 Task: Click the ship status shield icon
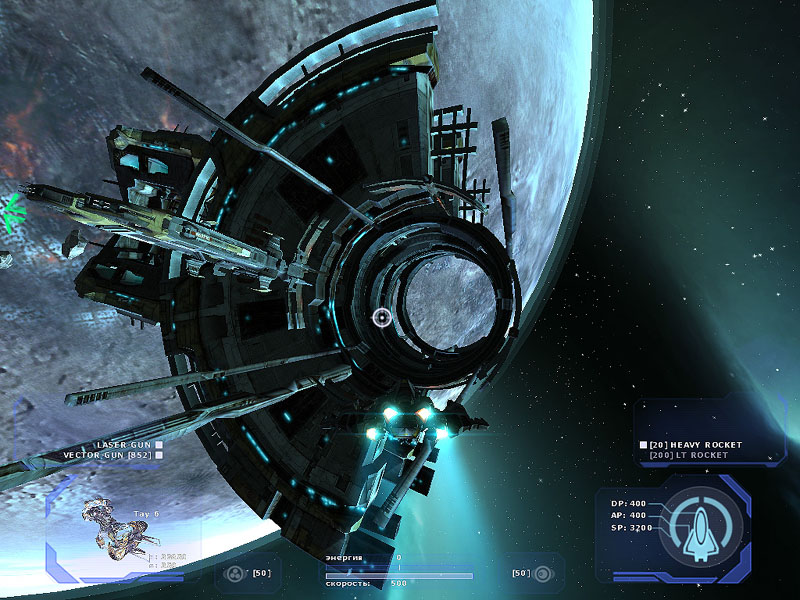tap(703, 525)
